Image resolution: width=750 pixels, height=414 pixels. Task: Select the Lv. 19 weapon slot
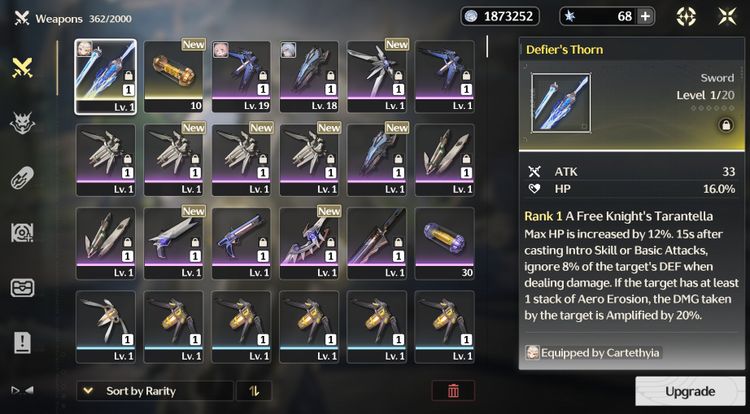point(240,77)
